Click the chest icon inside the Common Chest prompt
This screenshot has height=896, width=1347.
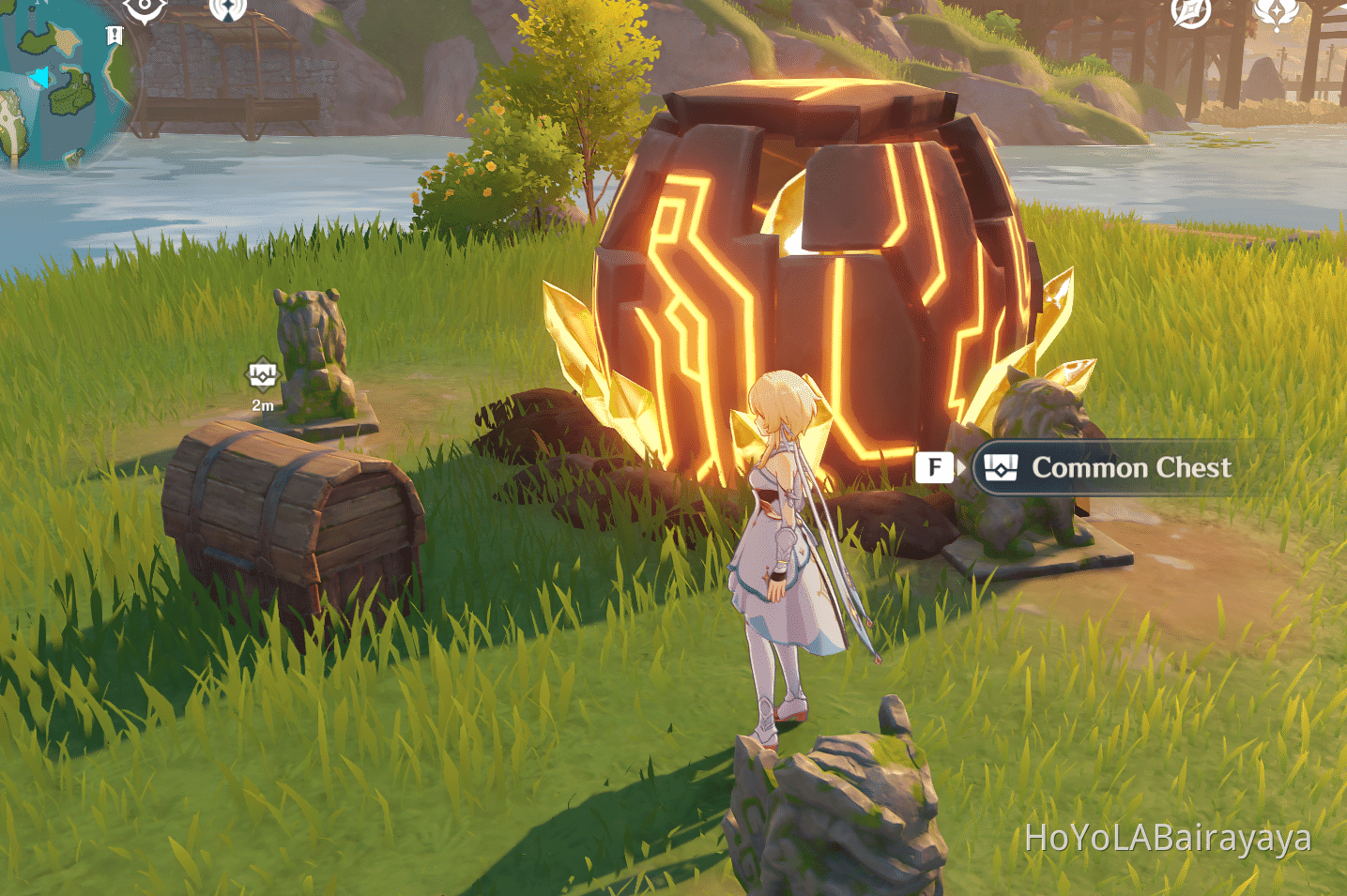click(x=1000, y=467)
